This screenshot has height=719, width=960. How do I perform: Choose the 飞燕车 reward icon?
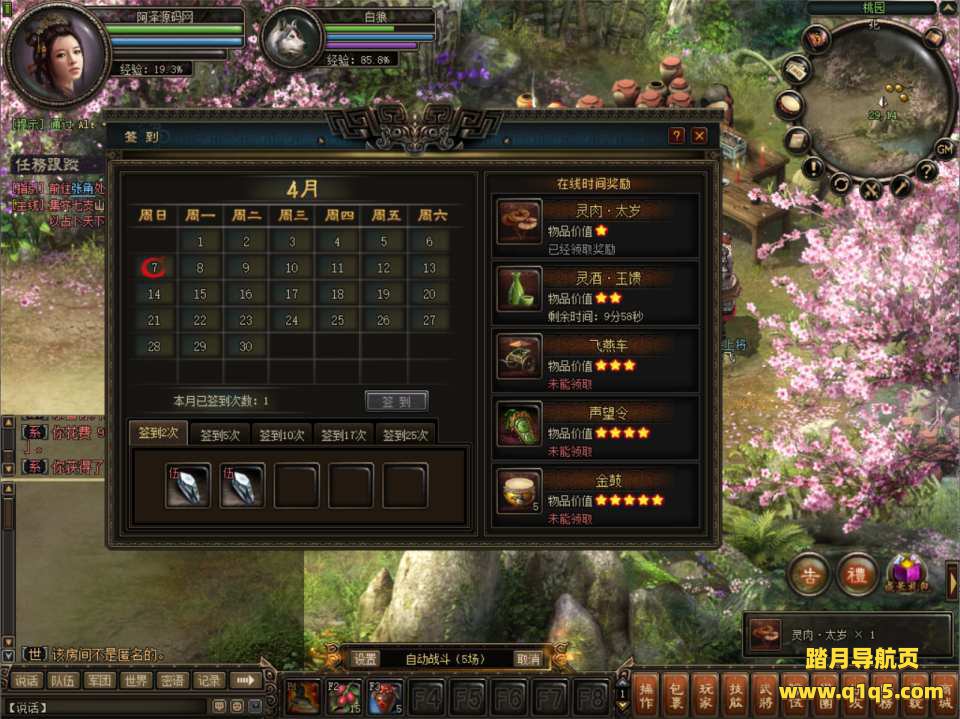519,356
